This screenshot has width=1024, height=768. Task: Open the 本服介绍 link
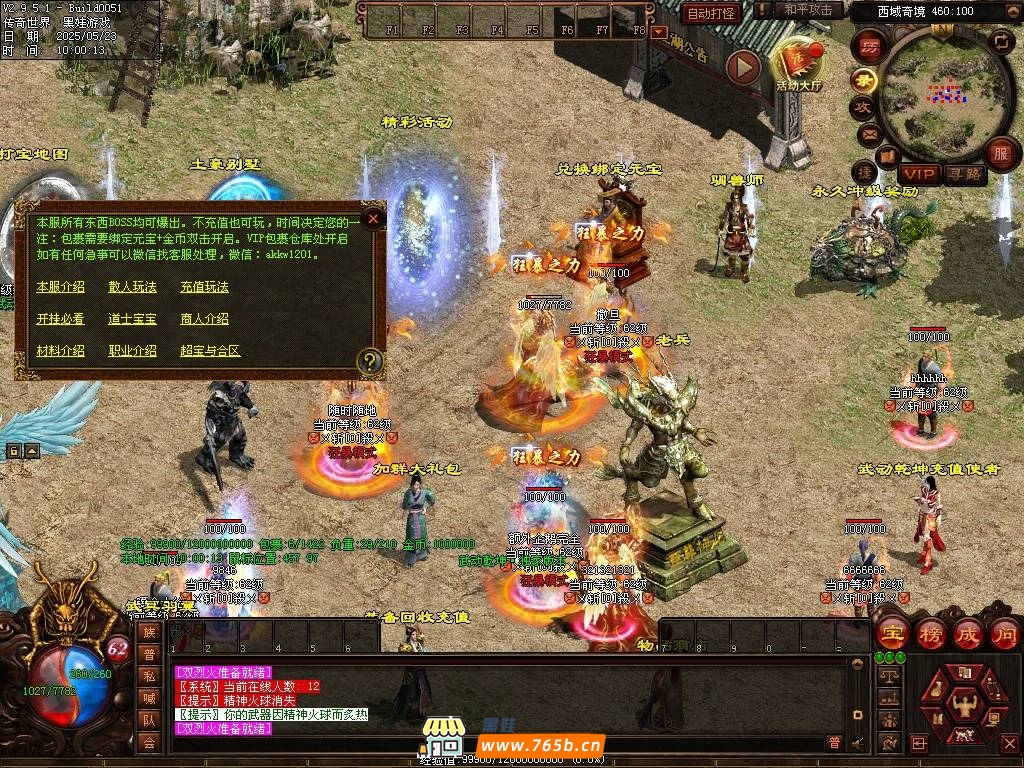coord(60,287)
